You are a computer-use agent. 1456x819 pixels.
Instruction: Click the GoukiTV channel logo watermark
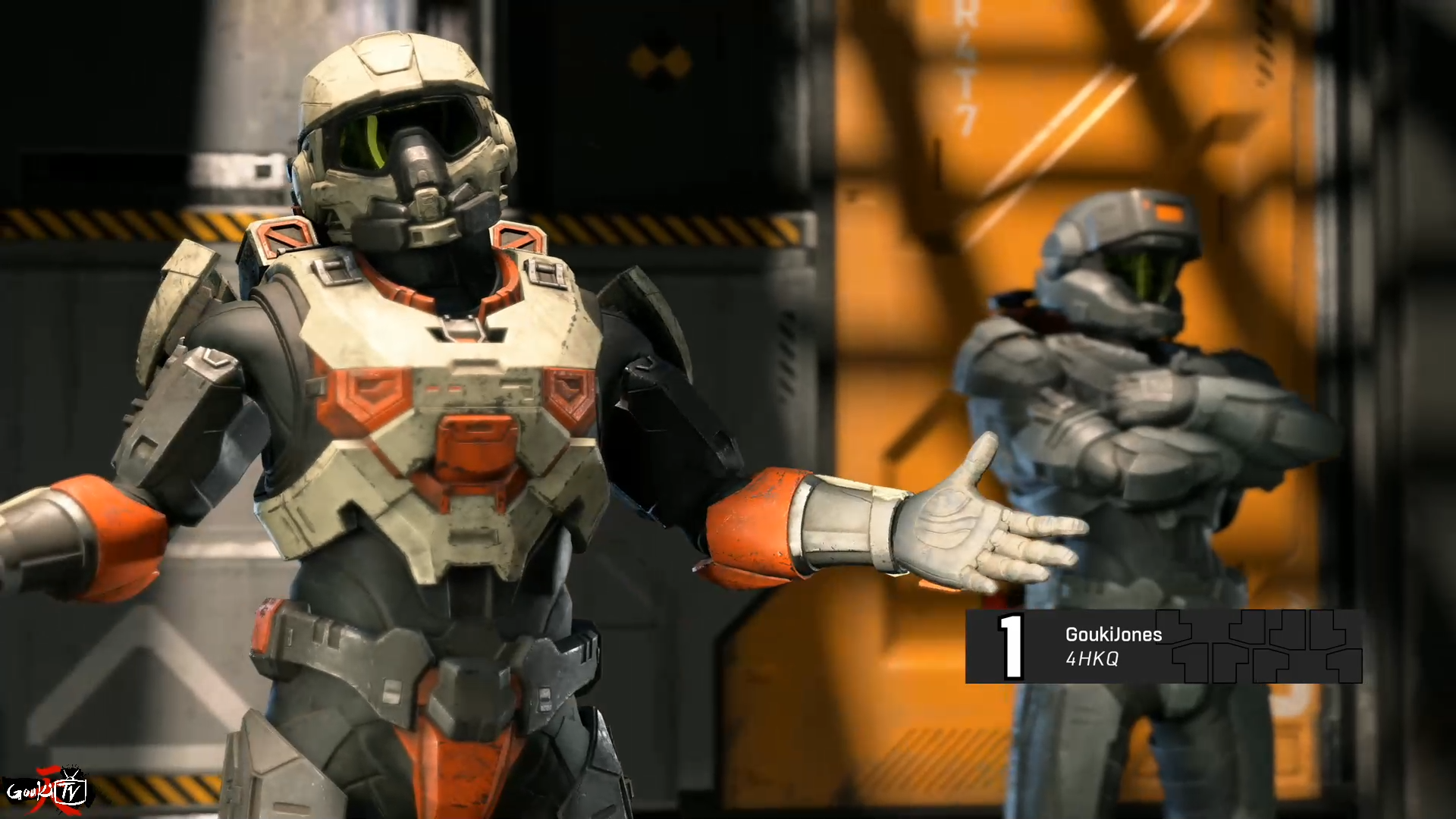[x=47, y=792]
